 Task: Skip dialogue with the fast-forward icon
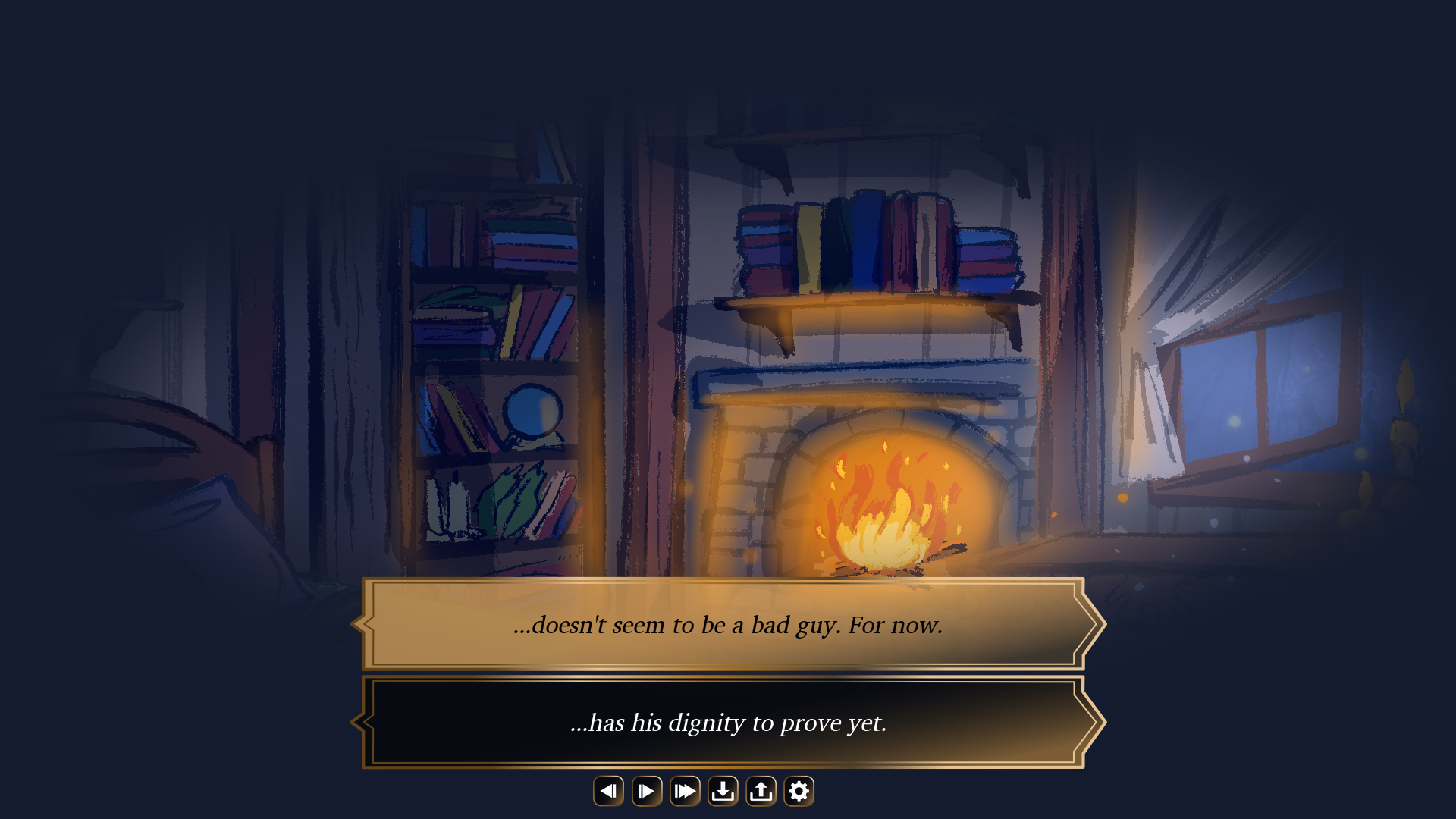point(684,790)
